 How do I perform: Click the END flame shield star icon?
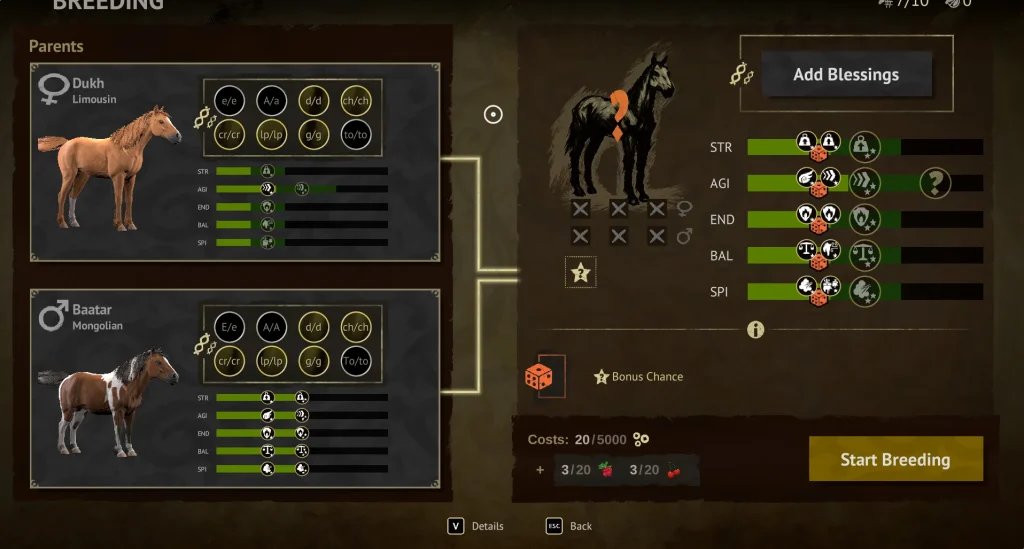[x=864, y=219]
